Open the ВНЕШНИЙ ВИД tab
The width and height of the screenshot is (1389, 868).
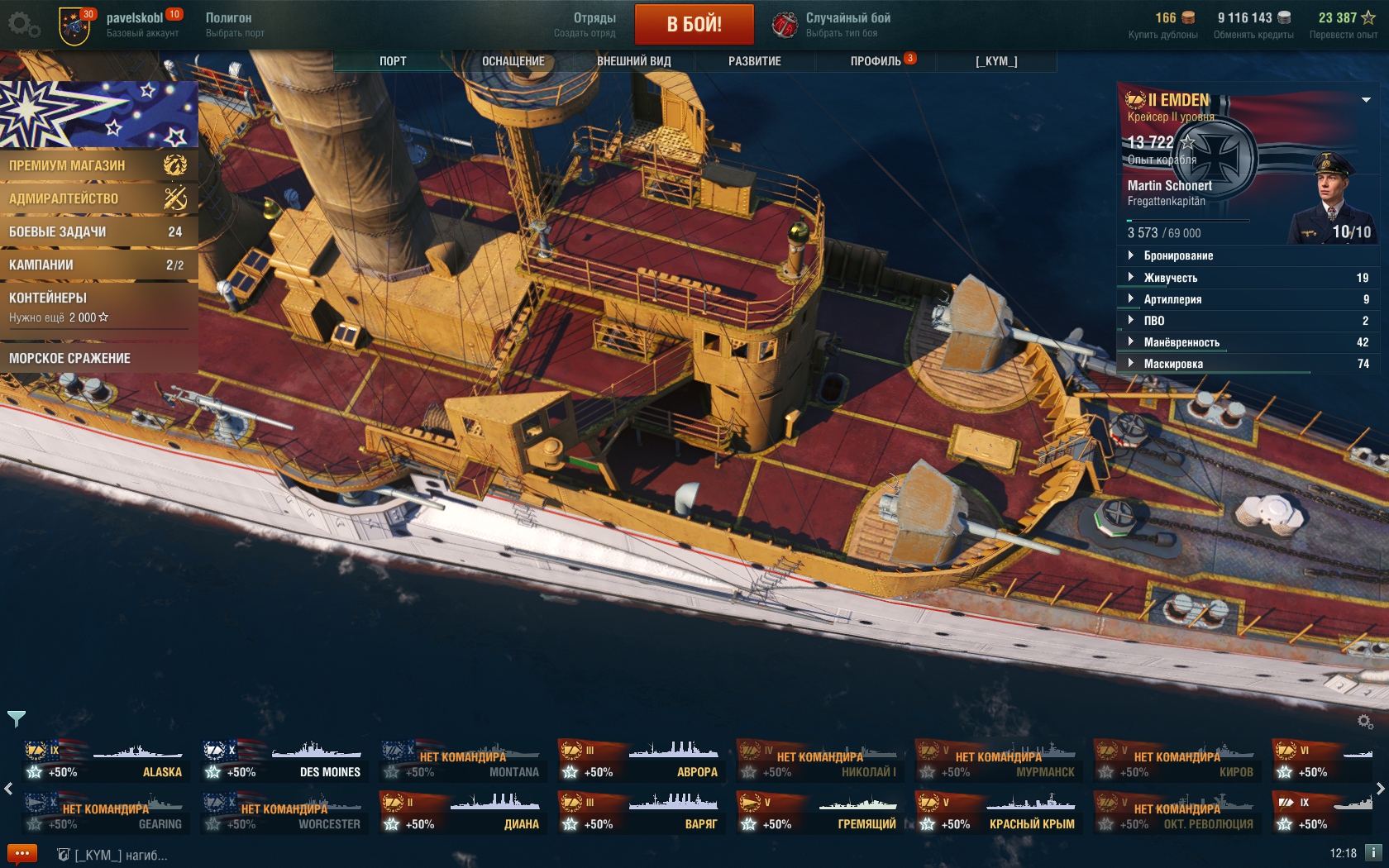tap(633, 61)
